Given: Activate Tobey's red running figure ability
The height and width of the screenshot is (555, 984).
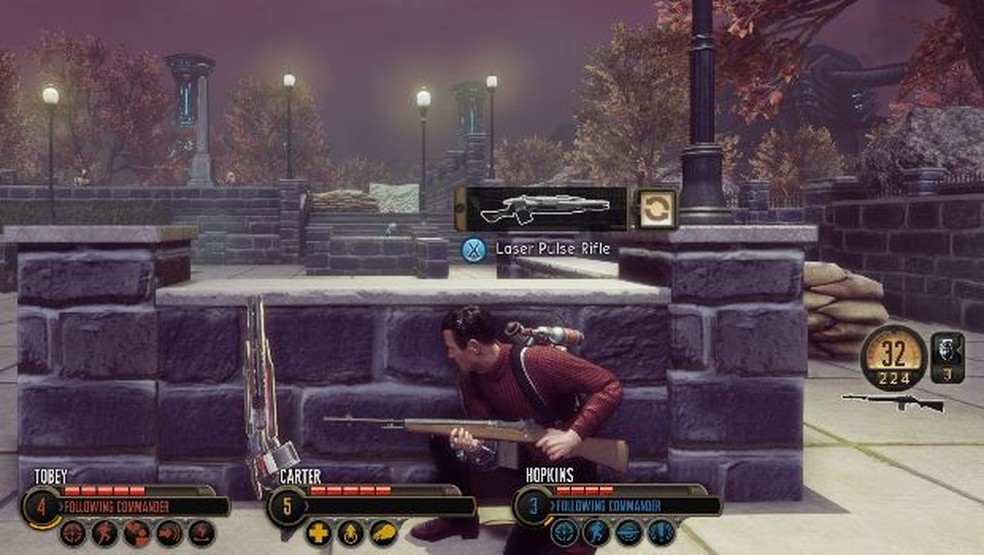Looking at the screenshot, I should 105,533.
